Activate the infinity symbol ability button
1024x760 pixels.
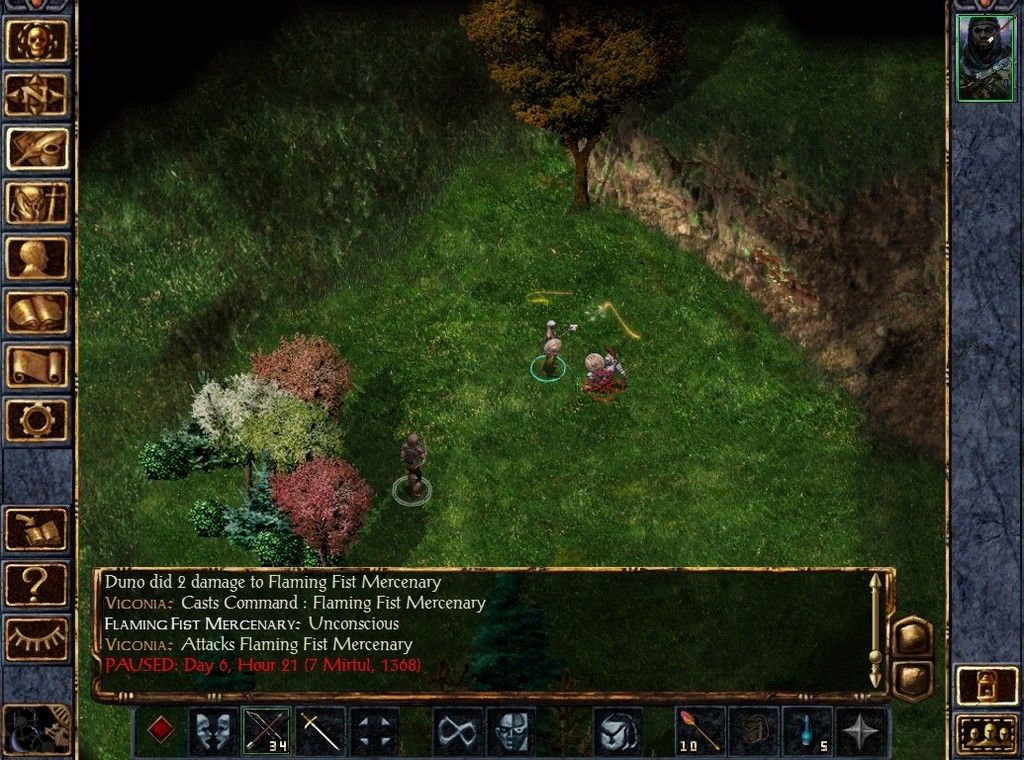(457, 731)
